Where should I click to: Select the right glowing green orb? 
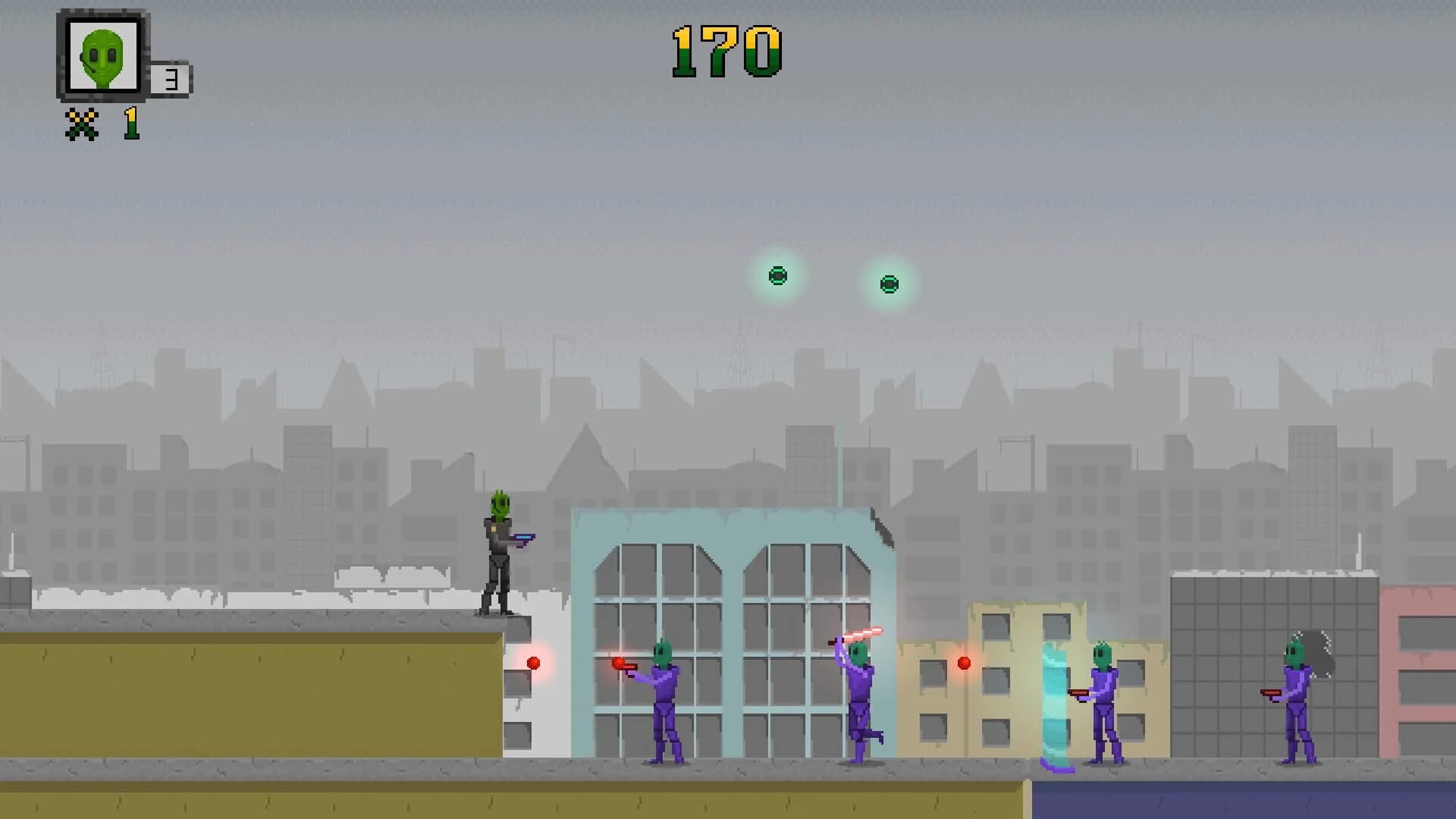click(889, 284)
